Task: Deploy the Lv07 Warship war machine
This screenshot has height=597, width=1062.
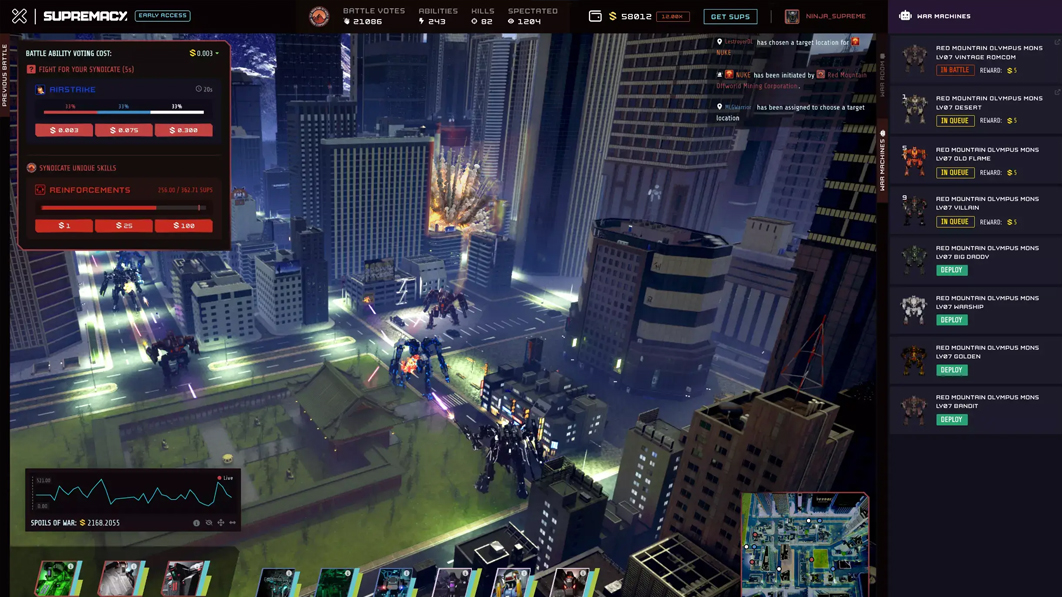Action: pyautogui.click(x=951, y=320)
